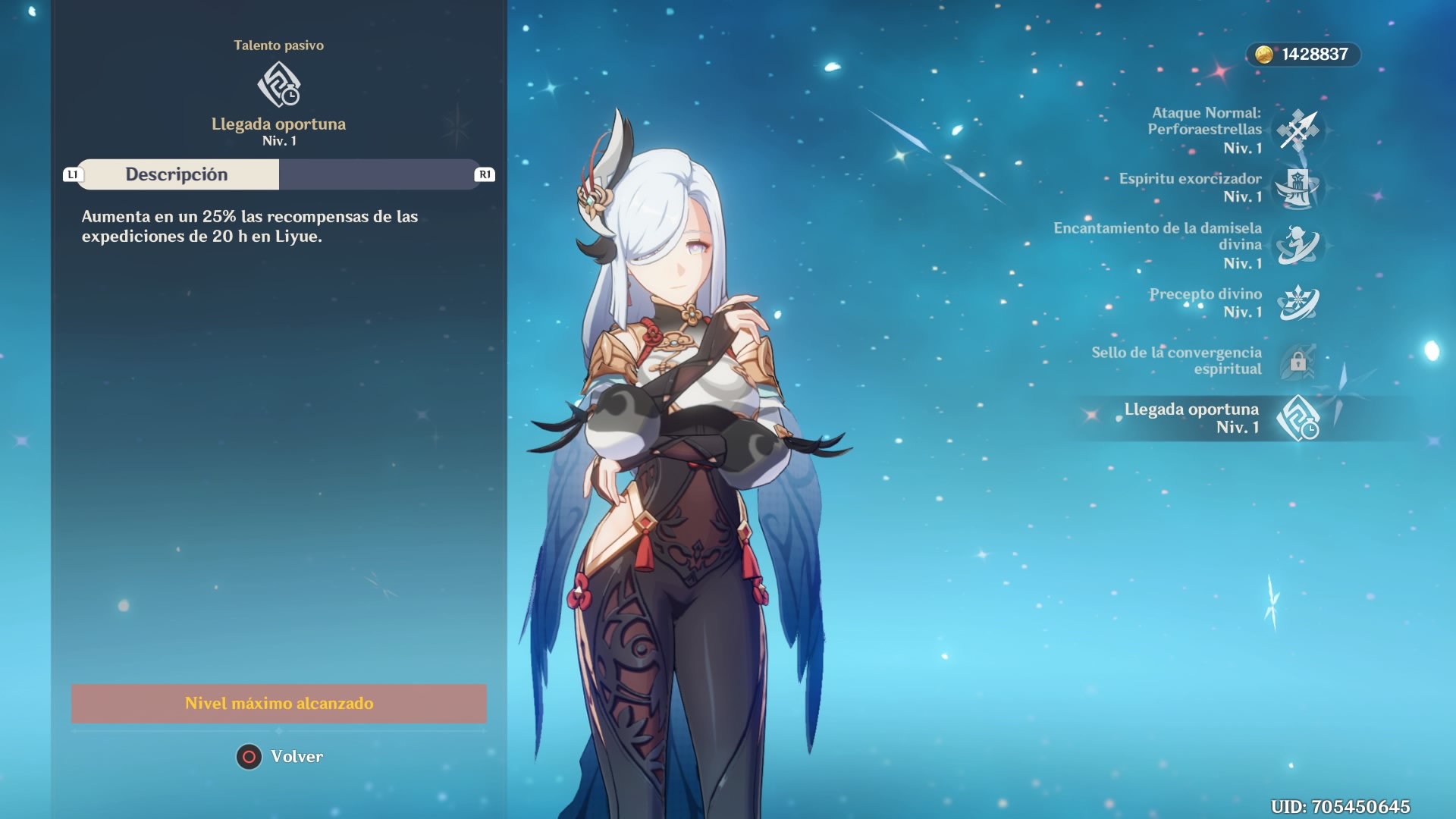Open Ataque Normal: Perforaestrellas talent
Viewport: 1456px width, 819px height.
1298,130
